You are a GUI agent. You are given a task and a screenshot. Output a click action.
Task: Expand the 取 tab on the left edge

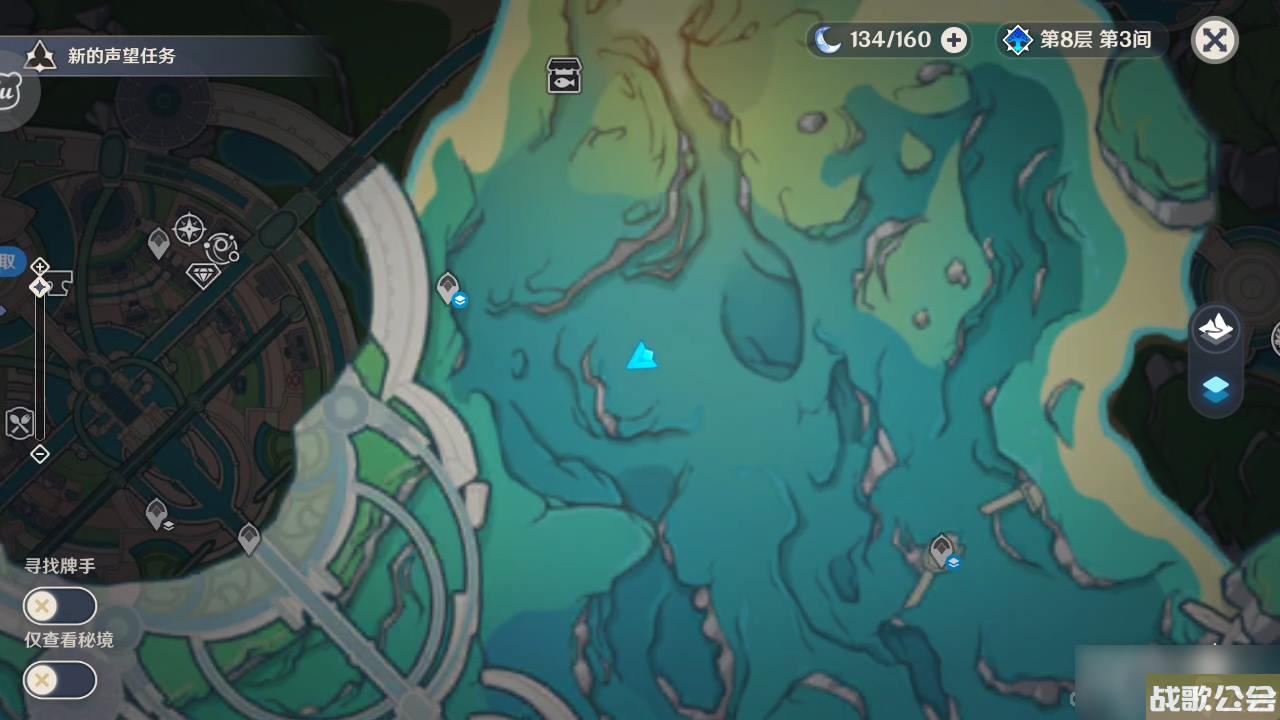pyautogui.click(x=9, y=262)
